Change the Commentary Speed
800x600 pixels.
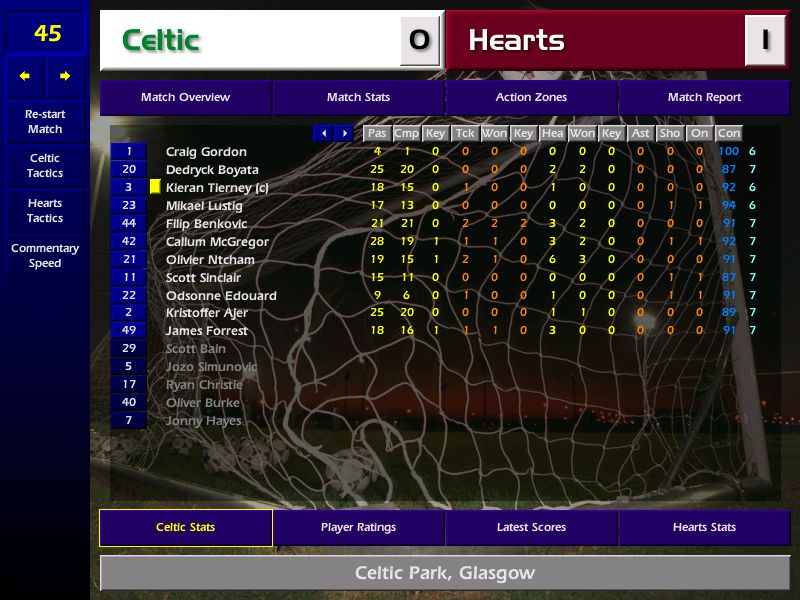point(45,255)
